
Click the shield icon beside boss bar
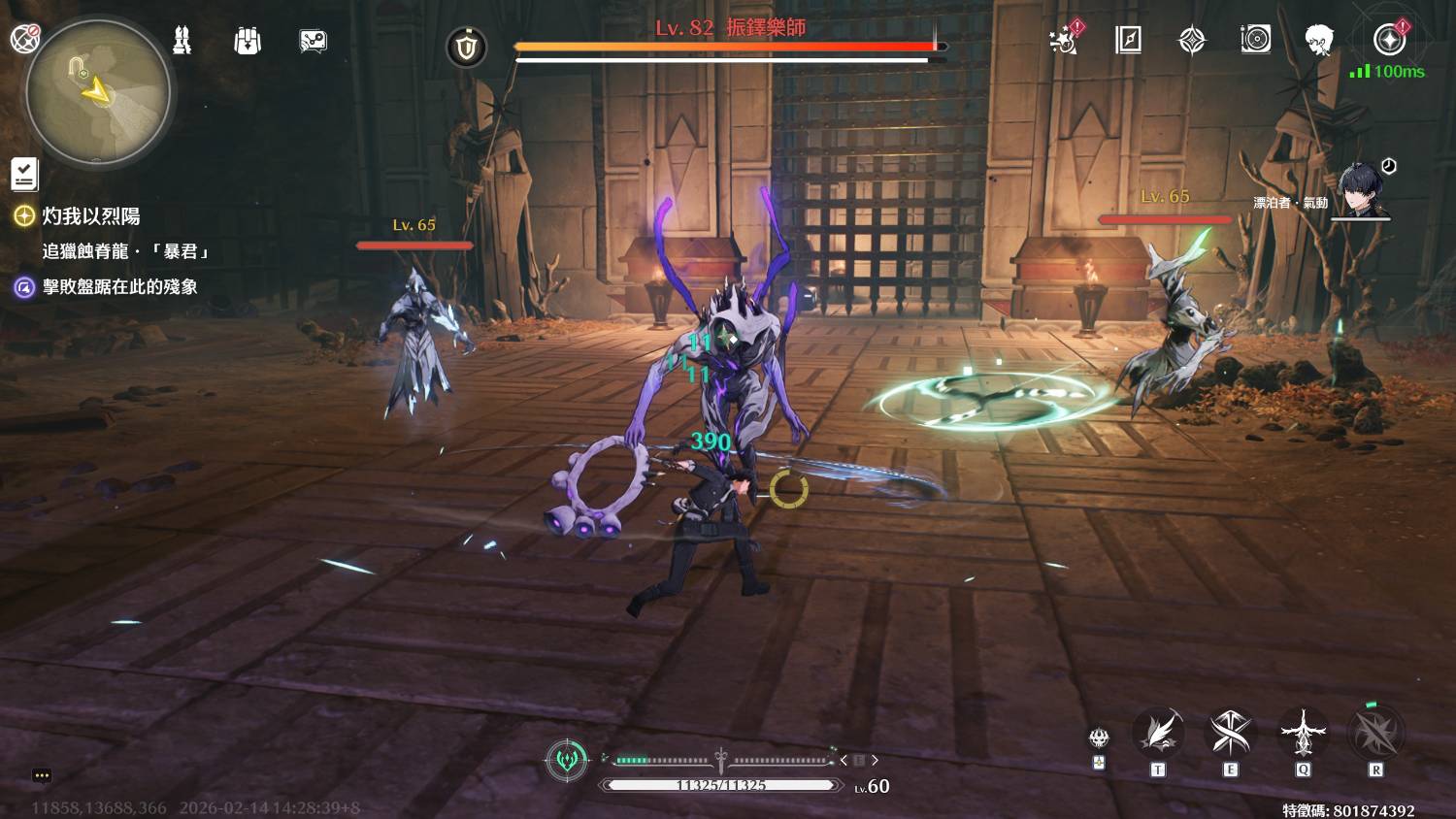[x=466, y=47]
